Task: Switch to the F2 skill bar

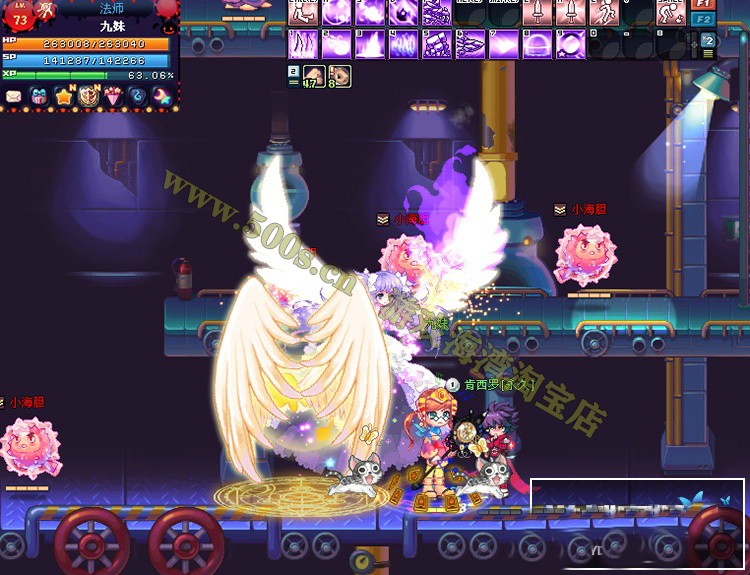Action: pos(704,19)
